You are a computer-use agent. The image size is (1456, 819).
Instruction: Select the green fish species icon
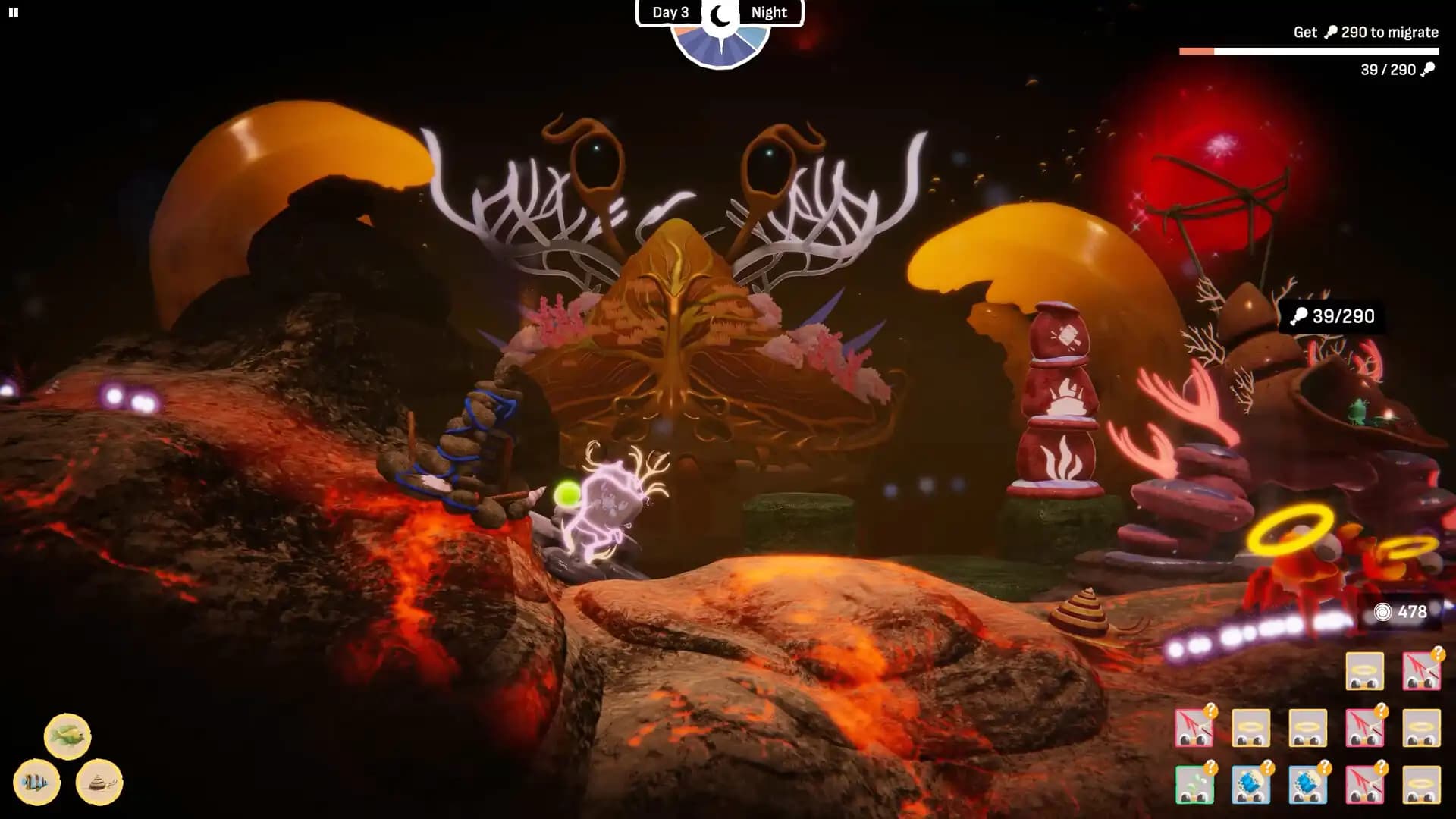click(67, 736)
